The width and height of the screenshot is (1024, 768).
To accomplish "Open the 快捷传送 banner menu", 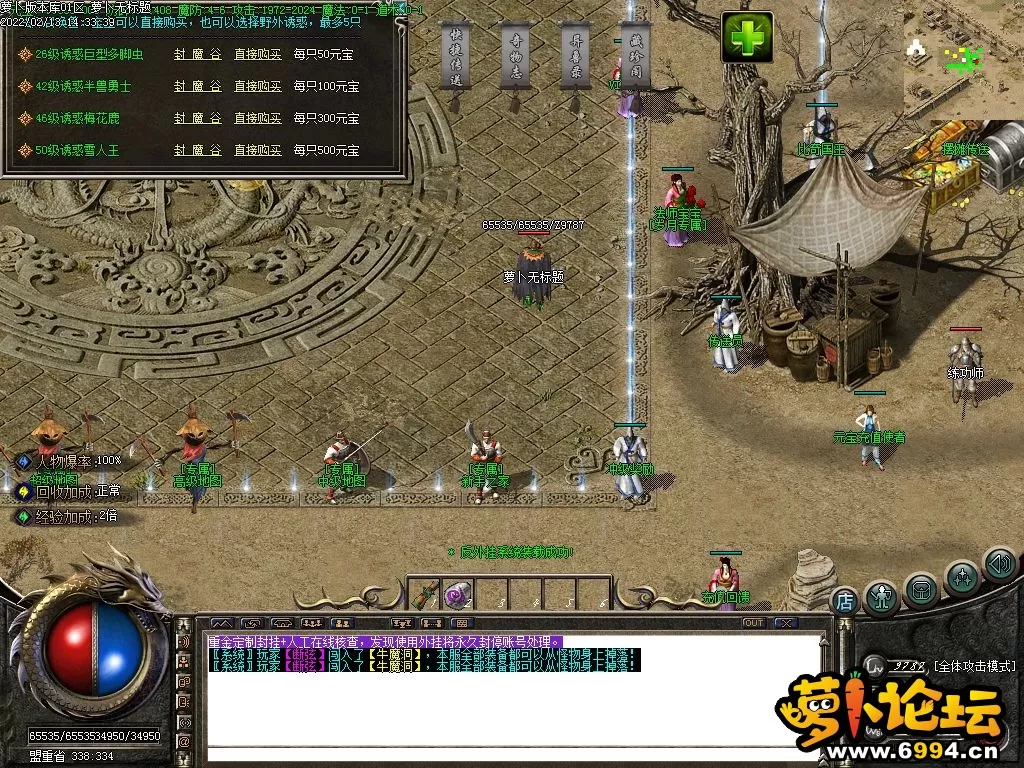I will (455, 56).
